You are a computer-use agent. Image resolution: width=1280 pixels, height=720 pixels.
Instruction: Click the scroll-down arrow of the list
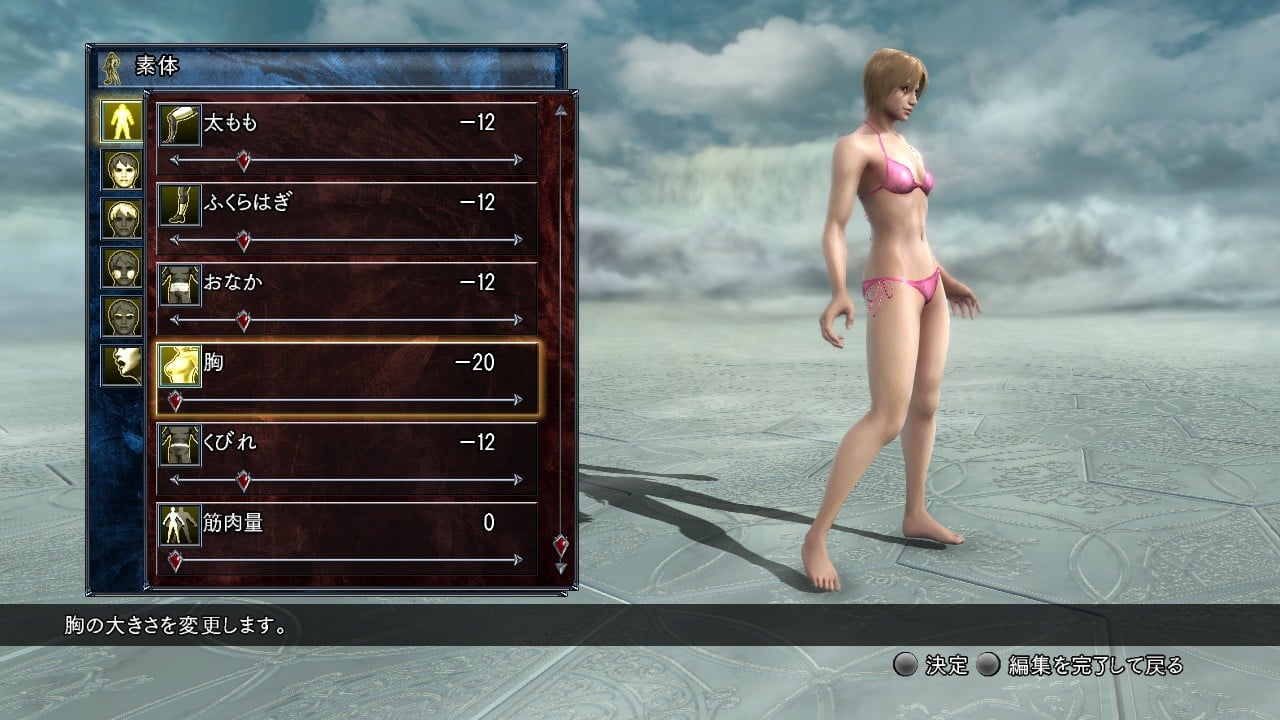pyautogui.click(x=561, y=568)
